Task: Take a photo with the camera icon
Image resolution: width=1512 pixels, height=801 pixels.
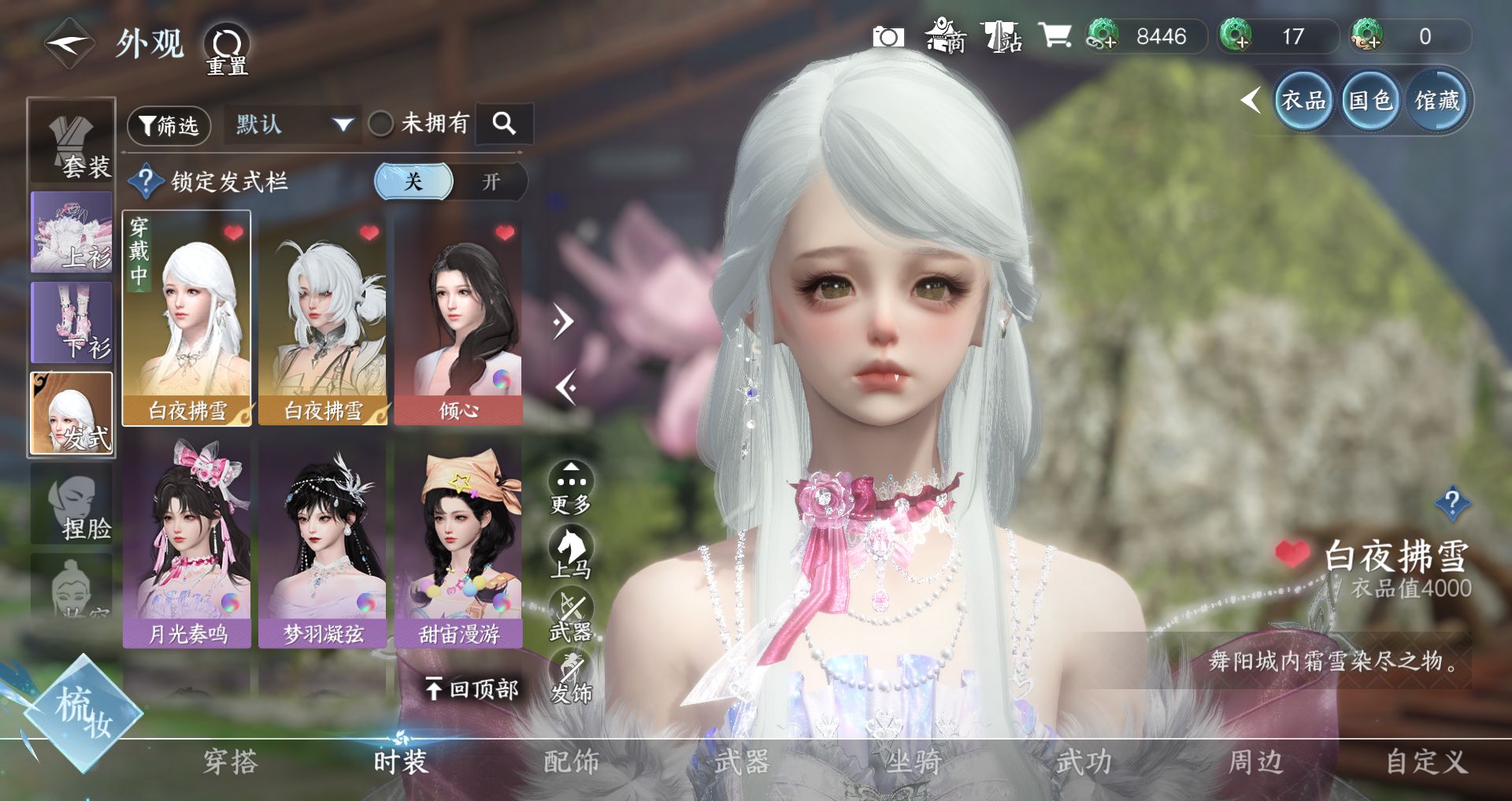Action: click(888, 37)
